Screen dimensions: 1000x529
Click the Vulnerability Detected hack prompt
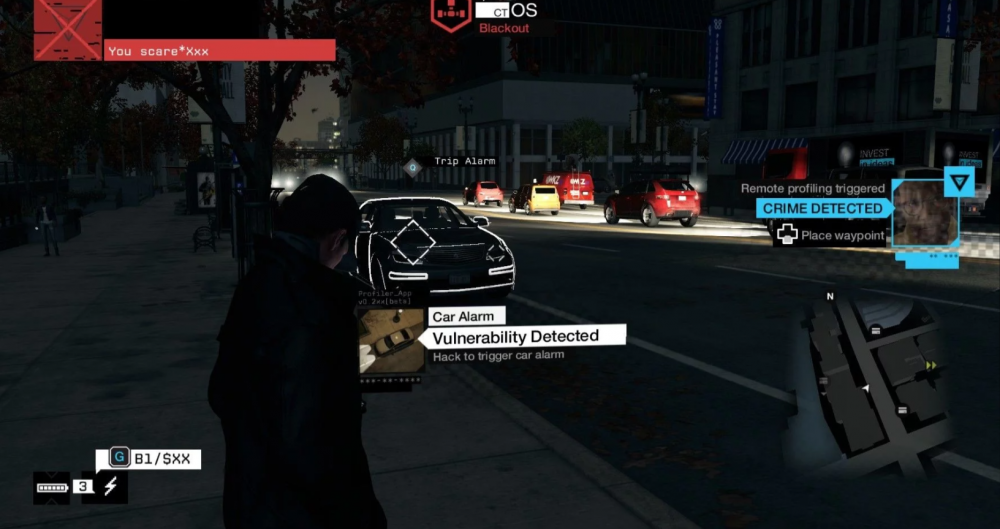pos(515,337)
